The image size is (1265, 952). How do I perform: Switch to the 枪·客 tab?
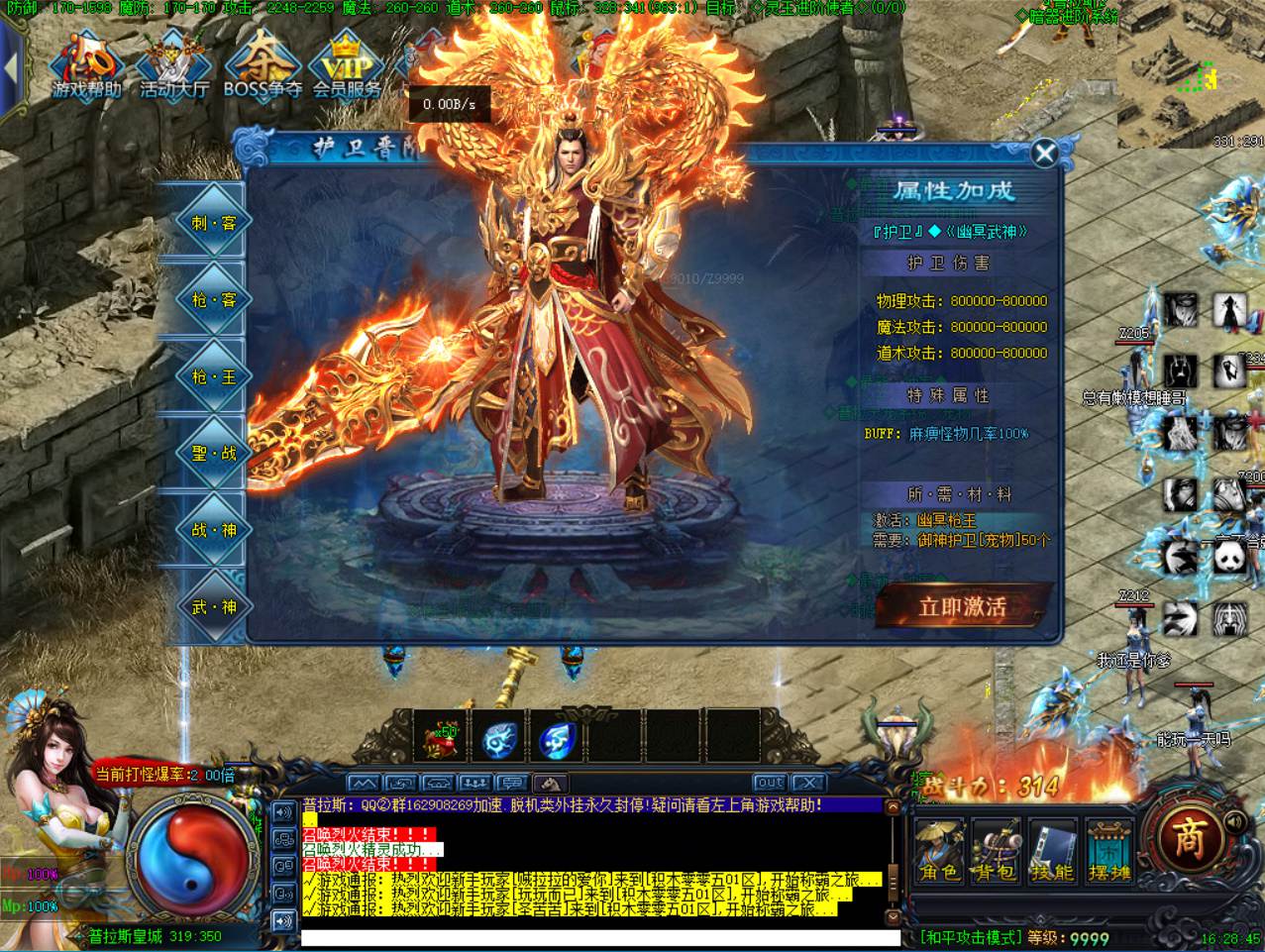pos(213,299)
